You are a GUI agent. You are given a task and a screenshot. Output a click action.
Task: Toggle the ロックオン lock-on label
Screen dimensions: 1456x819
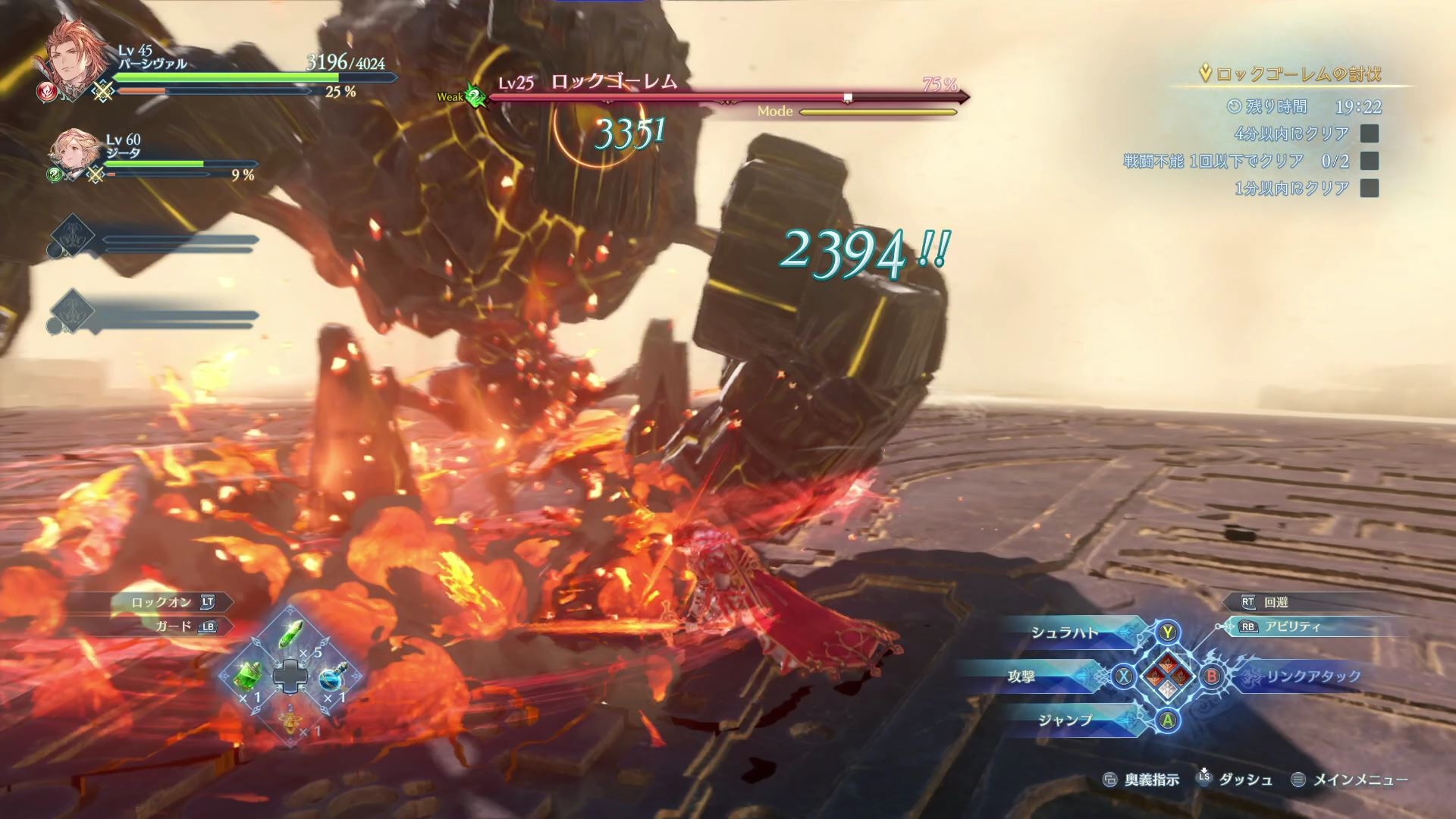(162, 602)
